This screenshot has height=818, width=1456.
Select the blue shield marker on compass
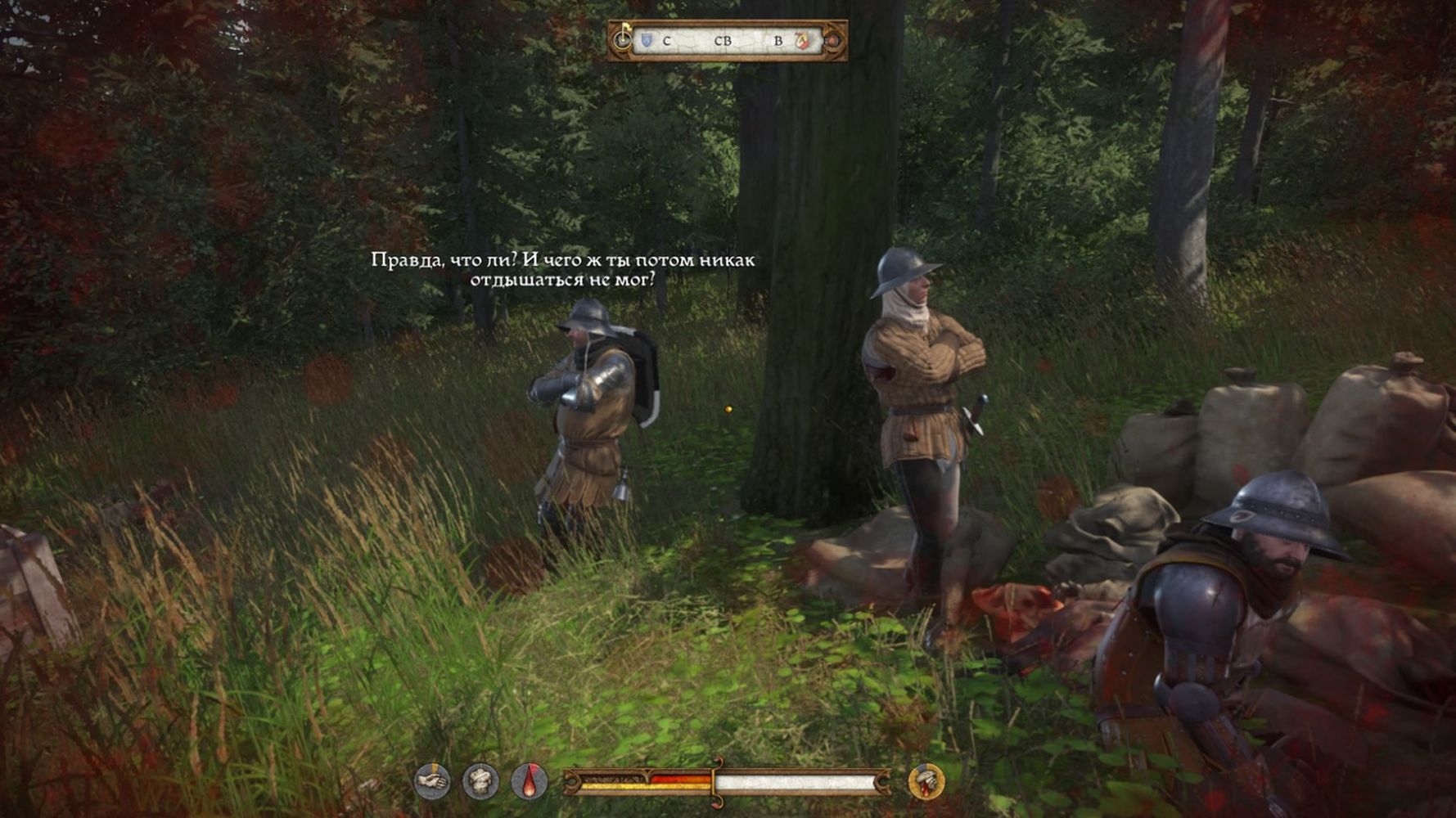(x=647, y=40)
